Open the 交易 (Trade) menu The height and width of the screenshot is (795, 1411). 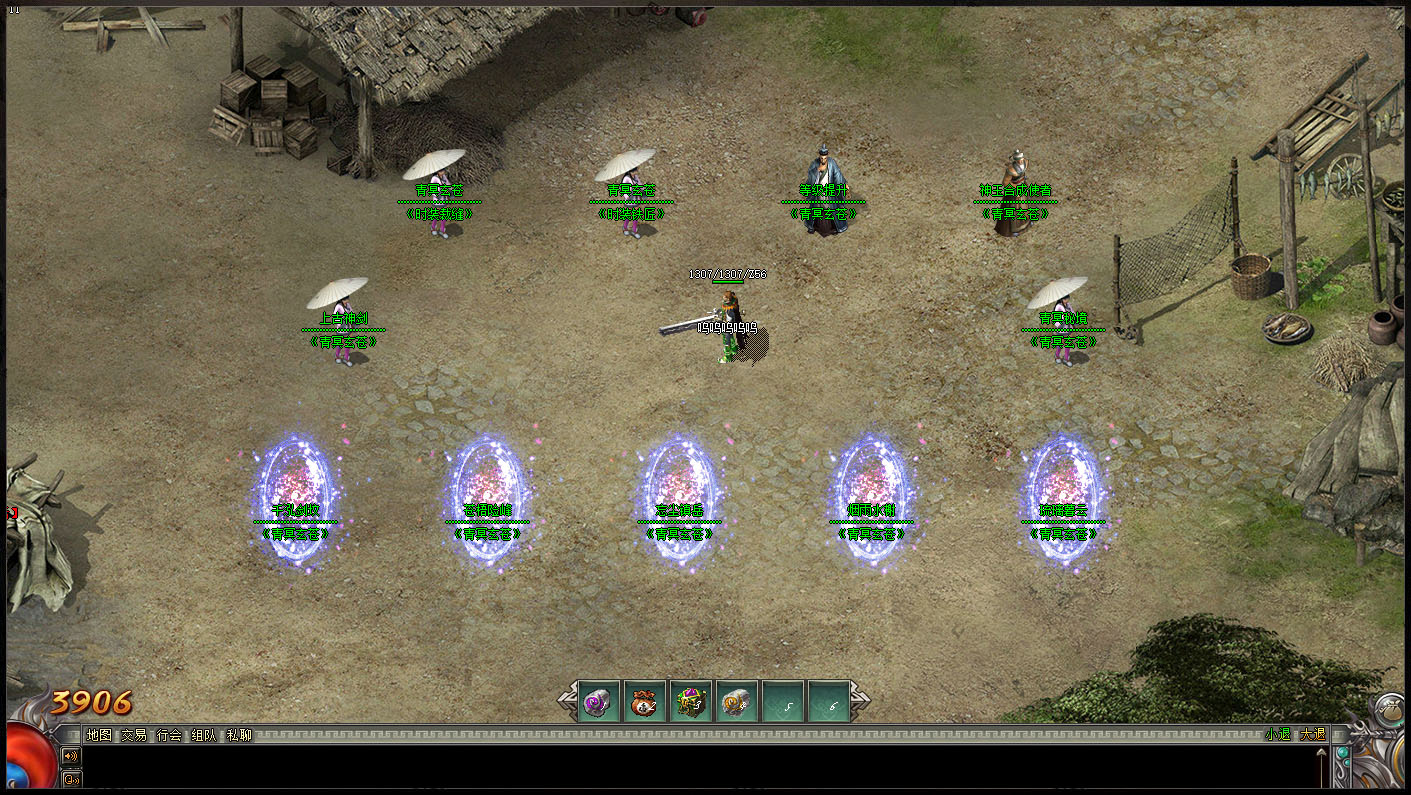pyautogui.click(x=133, y=735)
